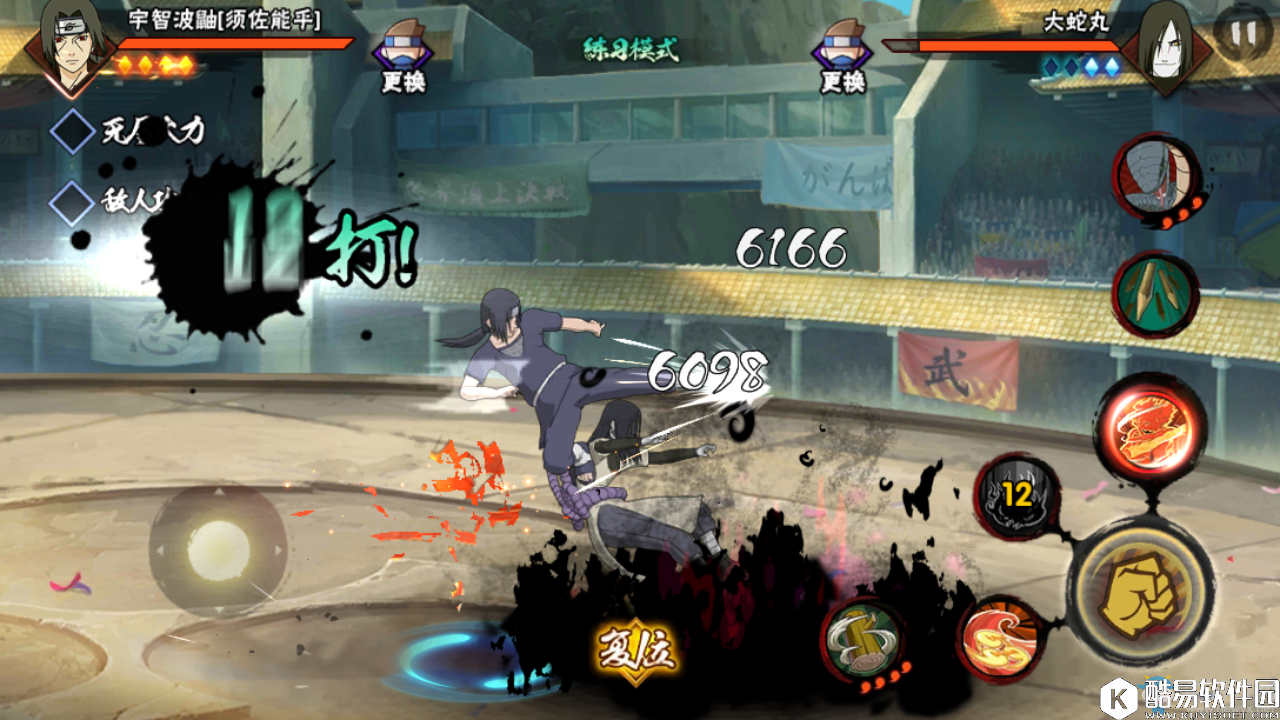
Task: Select the skill on 12-second cooldown
Action: click(1017, 496)
